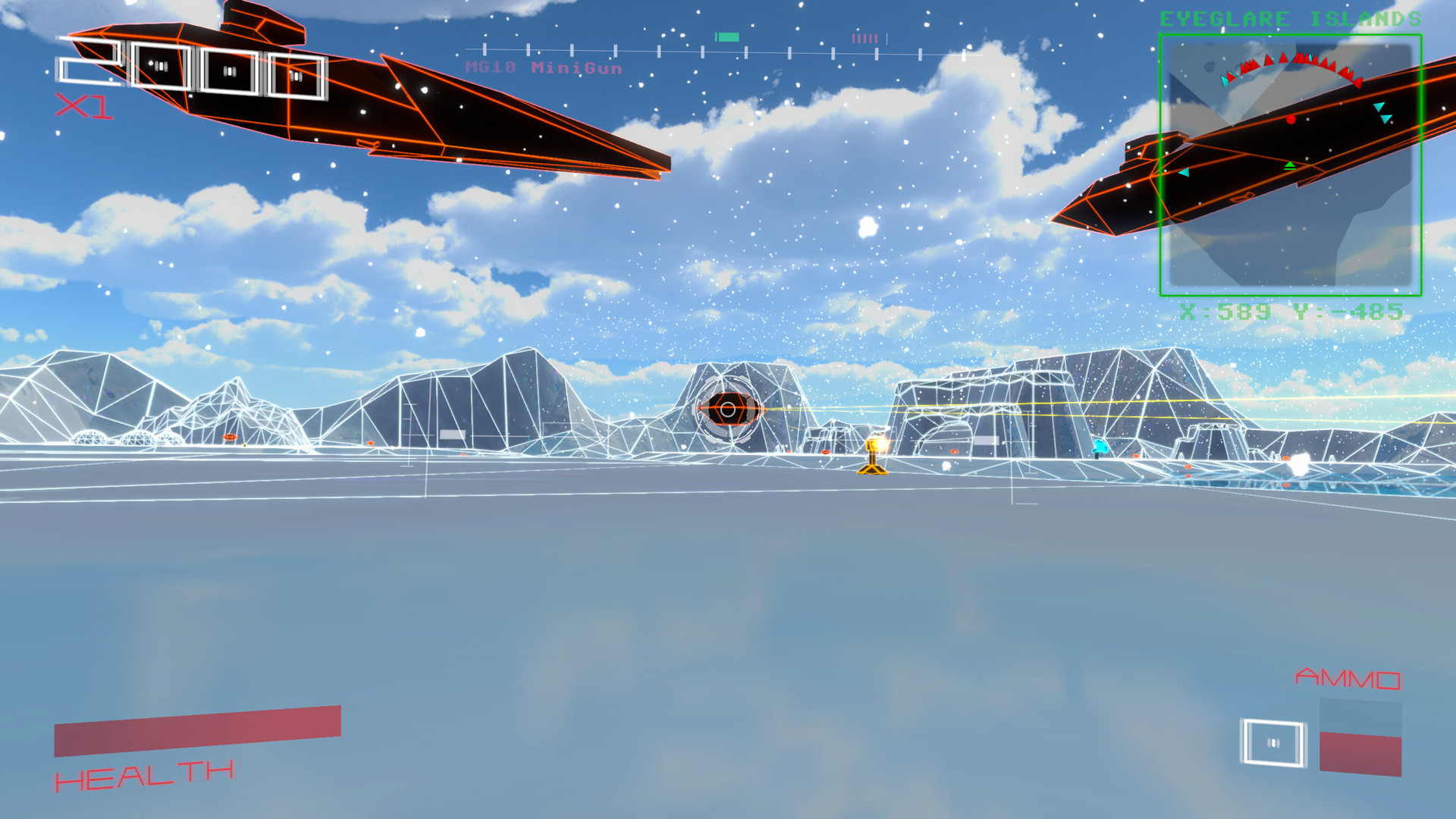Select the MG10 MiniGun weapon icon

[x=543, y=67]
